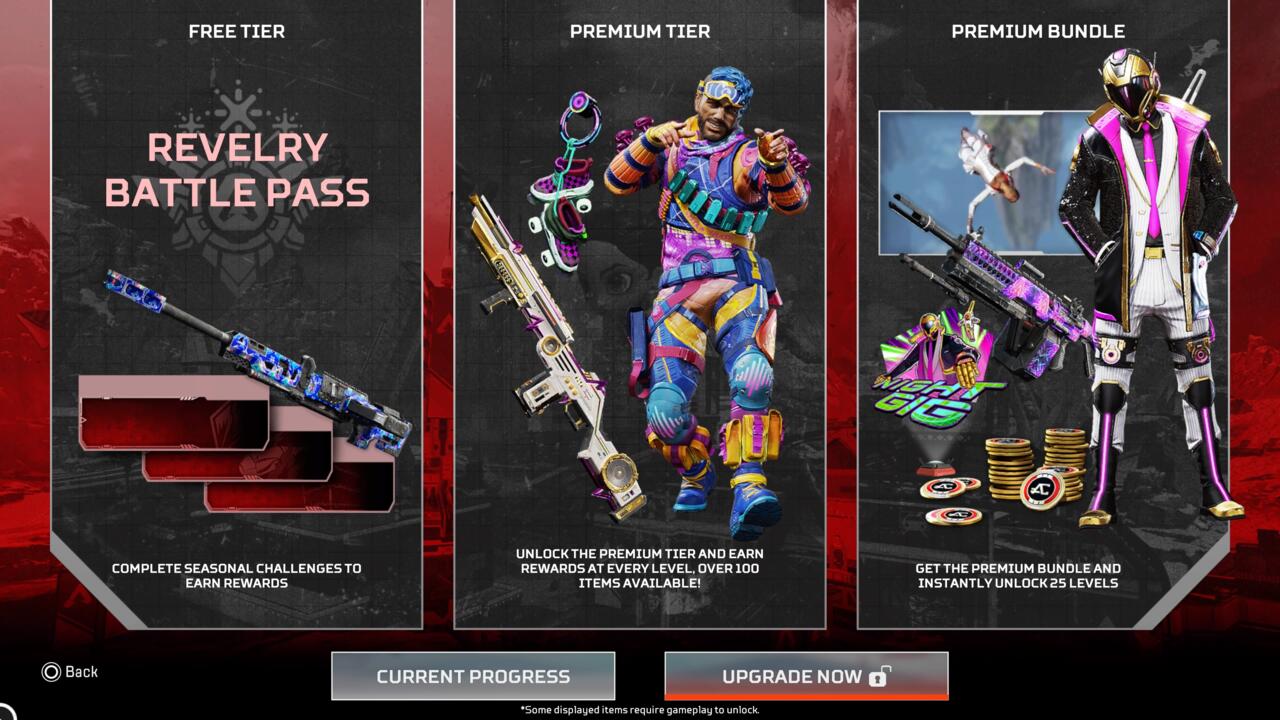This screenshot has height=720, width=1280.
Task: Select the Free Tier panel
Action: pos(236,314)
